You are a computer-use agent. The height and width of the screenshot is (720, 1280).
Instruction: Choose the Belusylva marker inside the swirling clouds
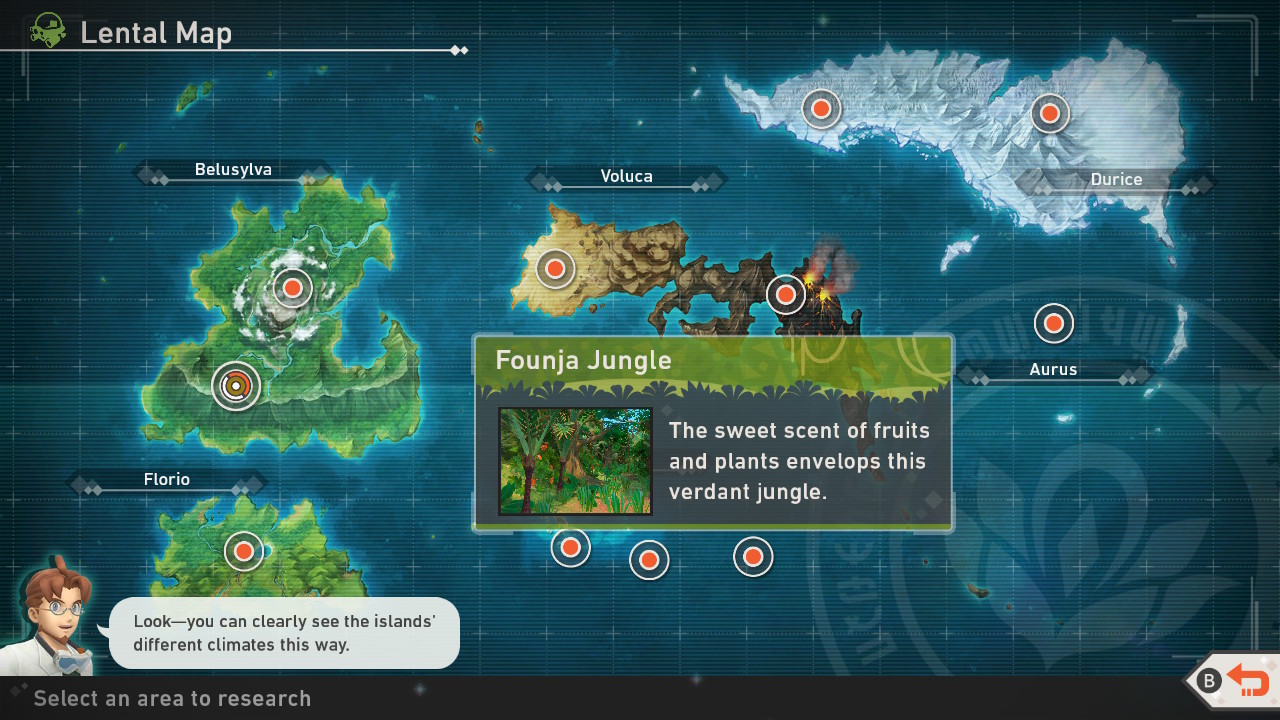pos(292,288)
